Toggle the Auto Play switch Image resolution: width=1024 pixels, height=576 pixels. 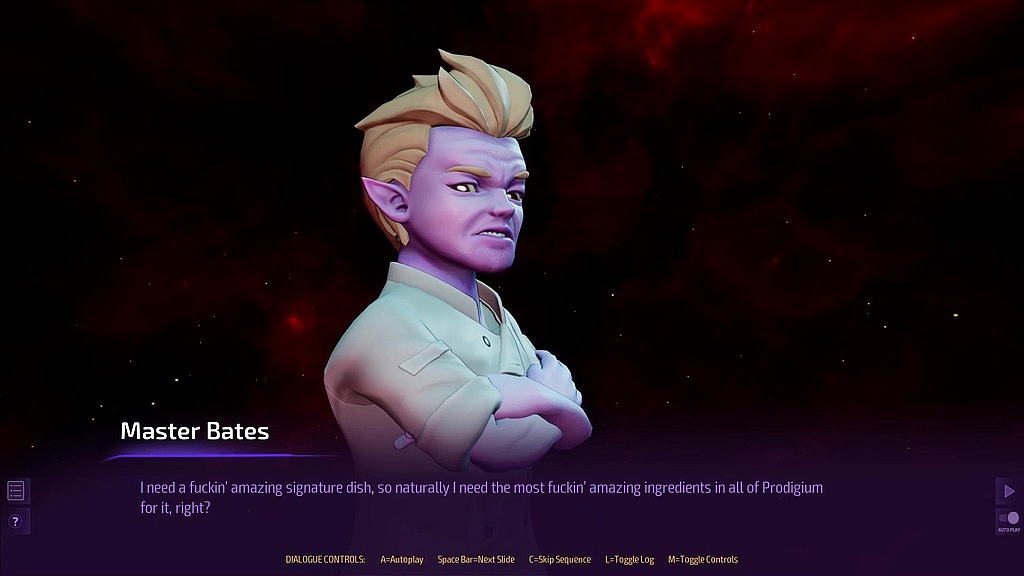[x=1008, y=519]
